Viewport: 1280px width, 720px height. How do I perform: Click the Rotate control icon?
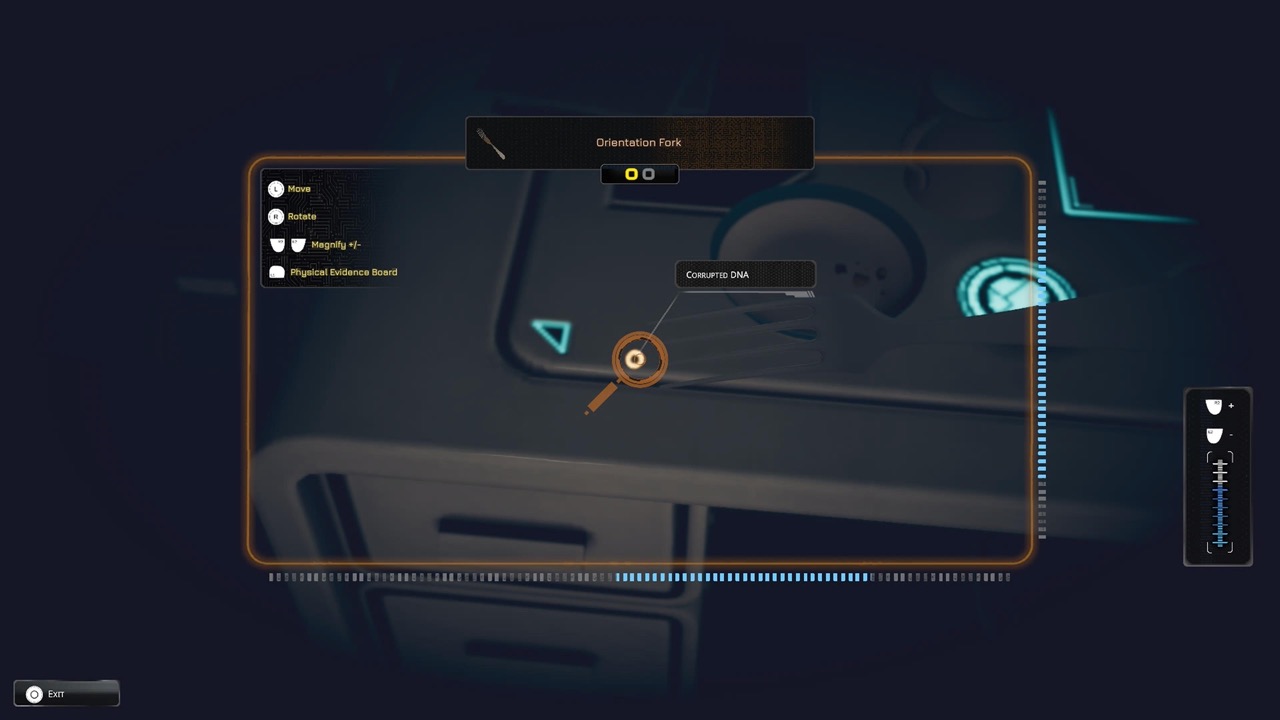[276, 216]
